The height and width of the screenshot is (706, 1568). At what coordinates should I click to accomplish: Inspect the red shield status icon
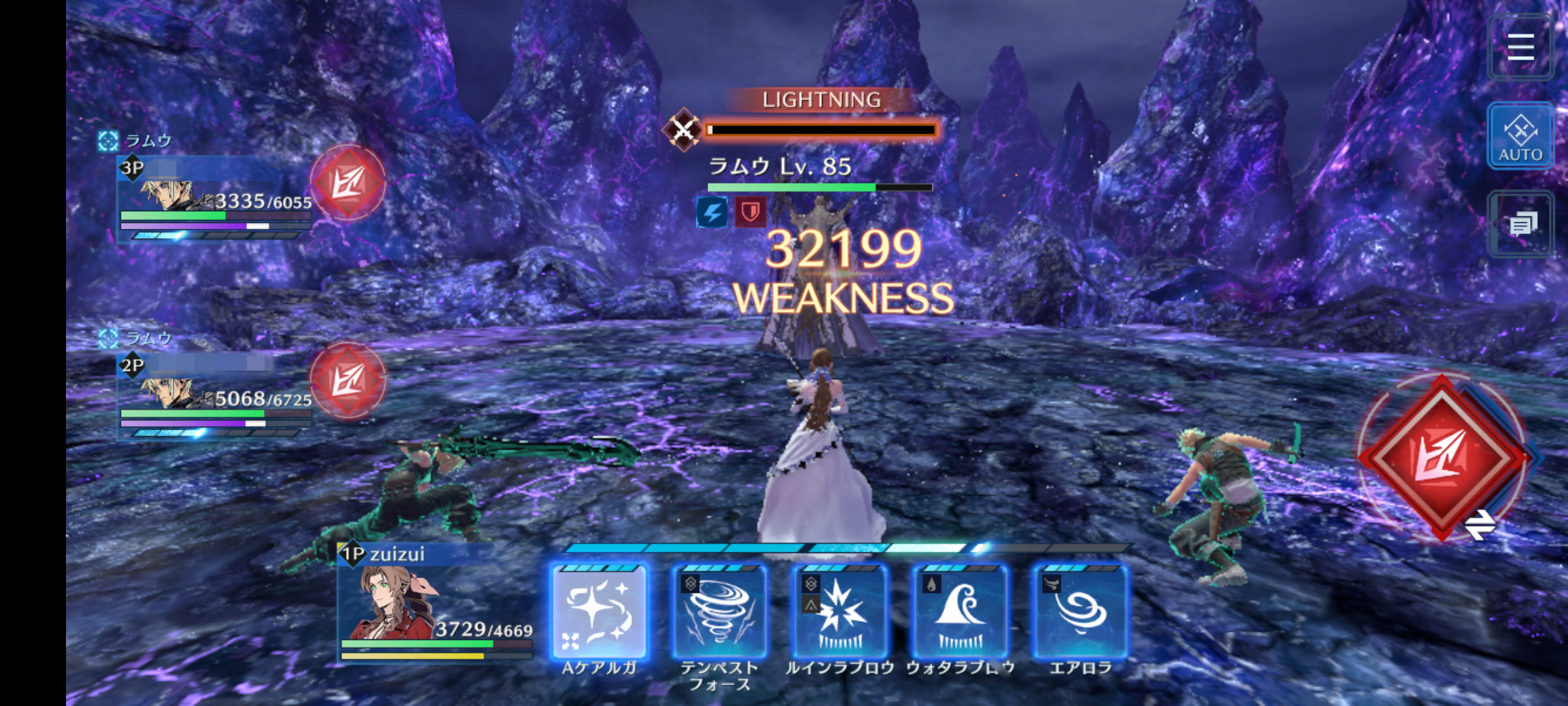click(750, 212)
